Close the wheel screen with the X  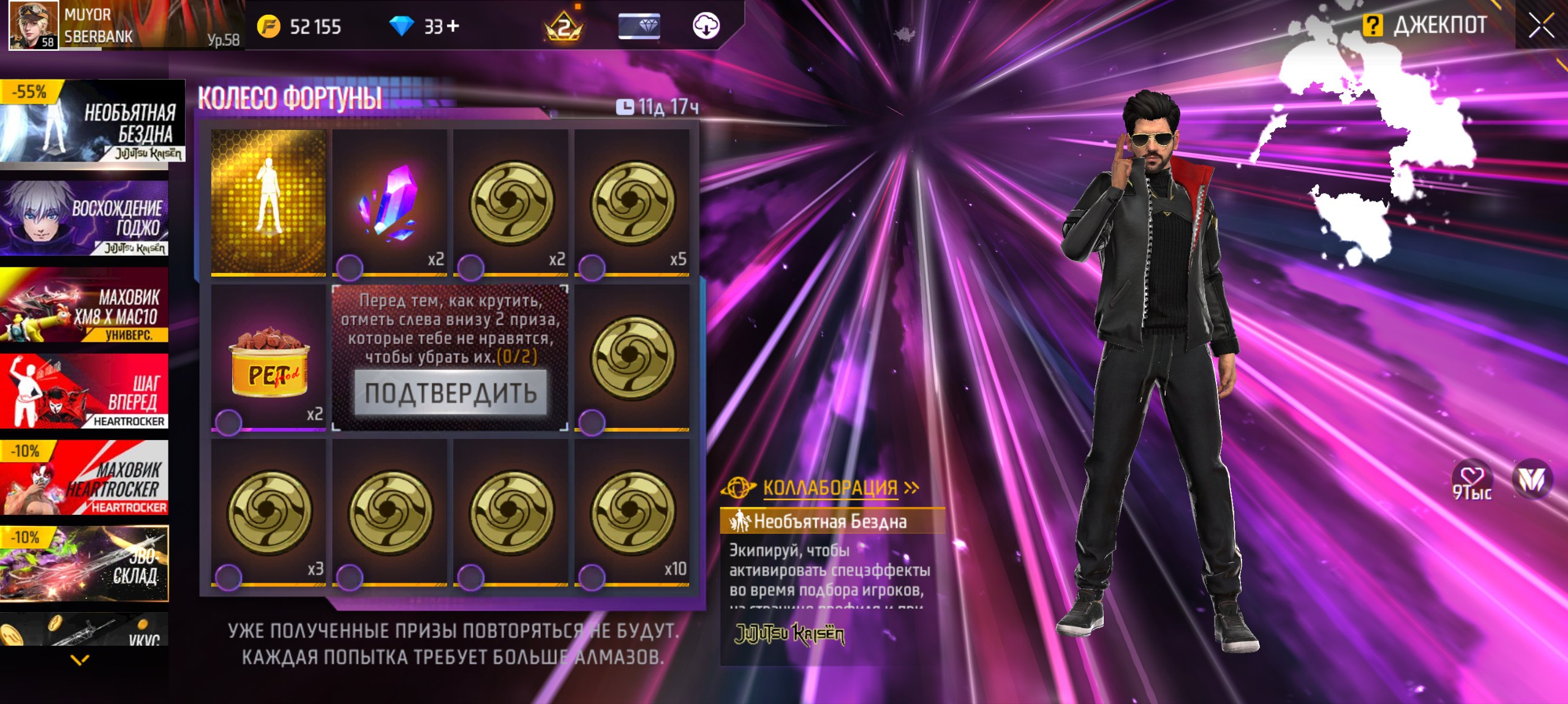click(1540, 26)
